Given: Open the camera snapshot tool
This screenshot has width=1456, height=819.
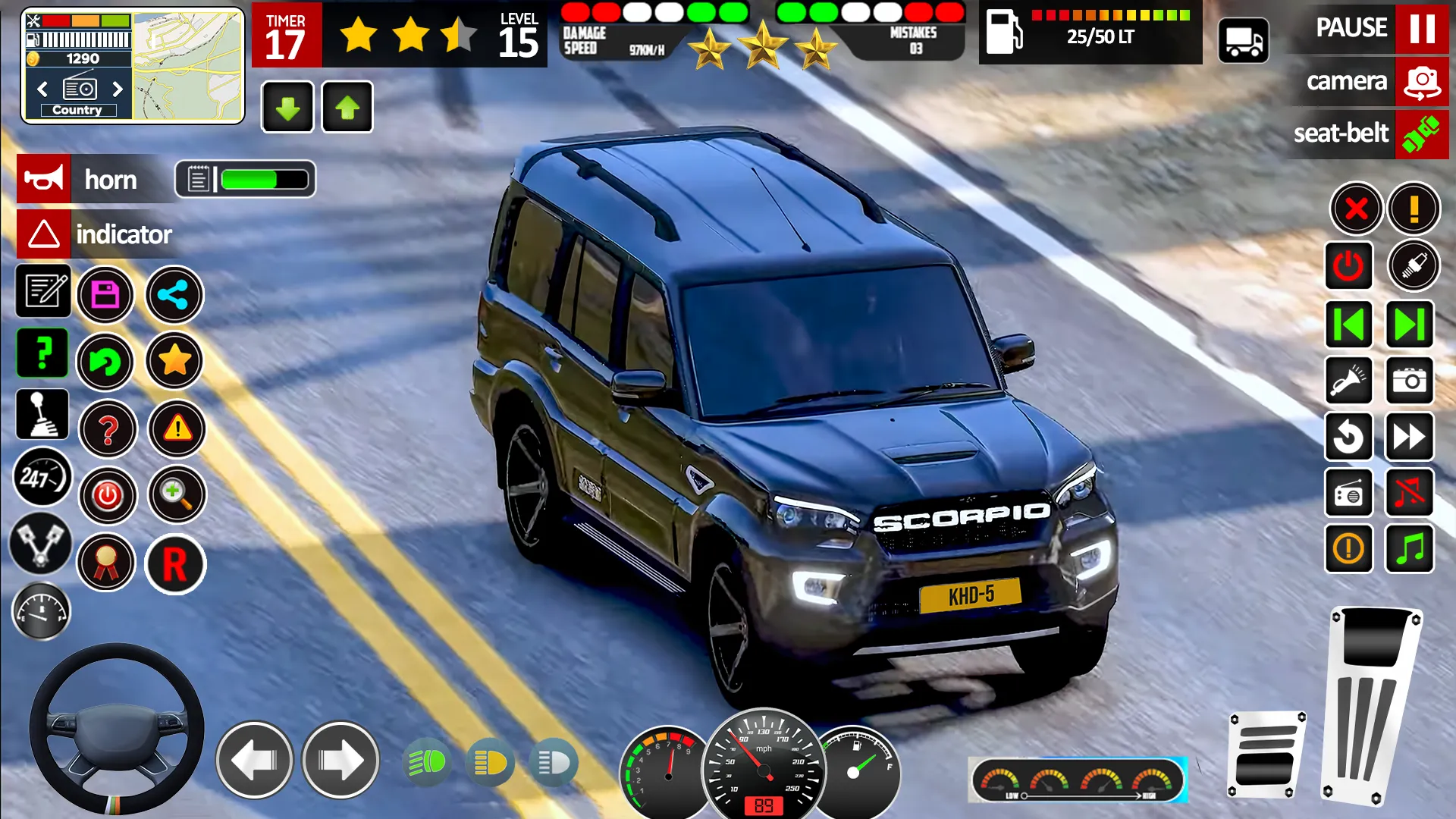Looking at the screenshot, I should 1409,381.
